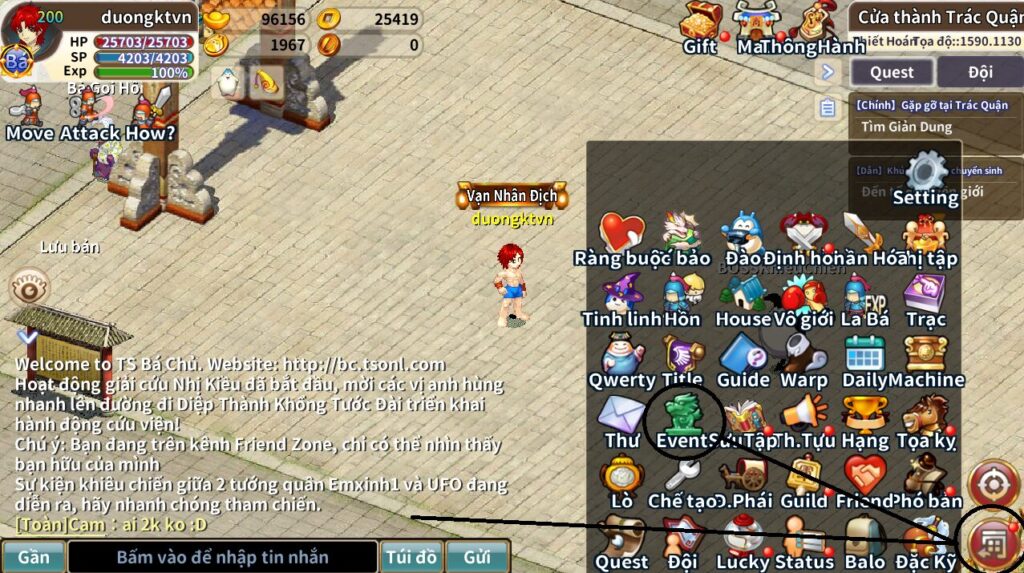Switch to the Đội tab
The width and height of the screenshot is (1024, 573).
pyautogui.click(x=979, y=72)
